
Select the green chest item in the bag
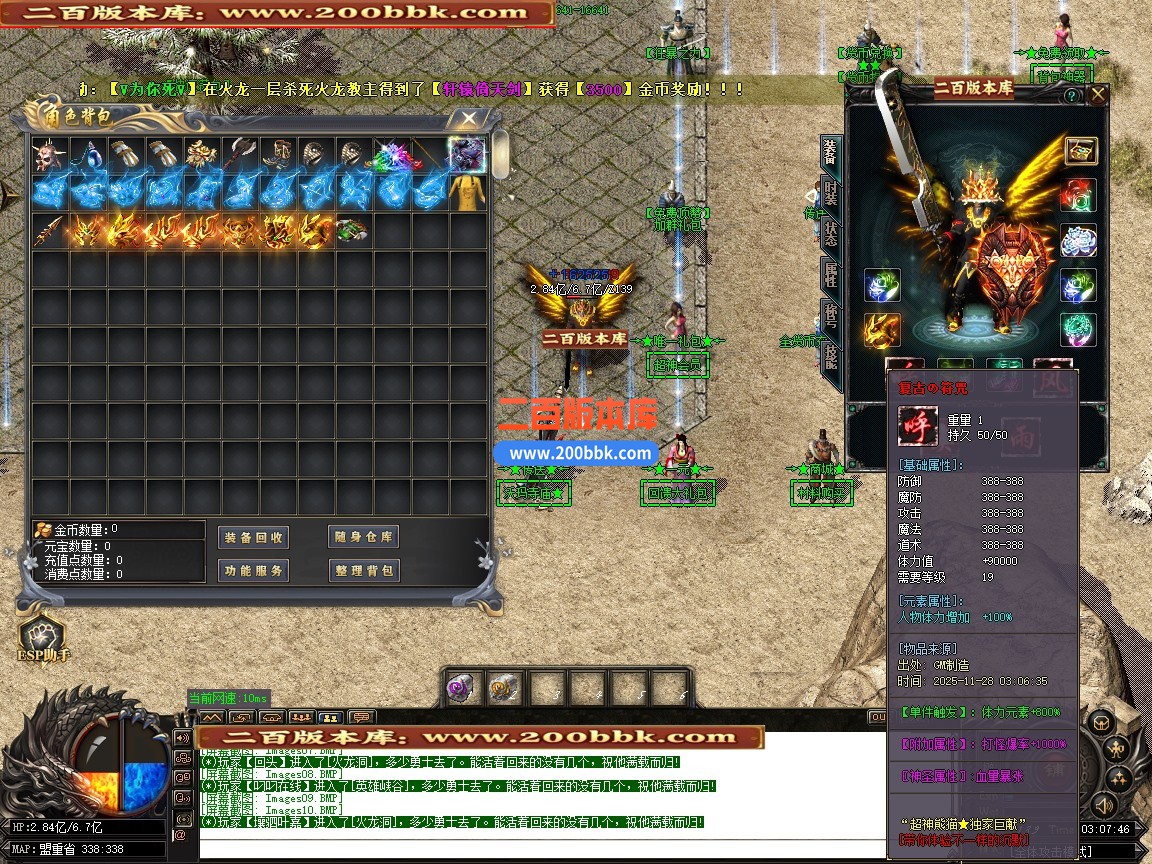(350, 230)
